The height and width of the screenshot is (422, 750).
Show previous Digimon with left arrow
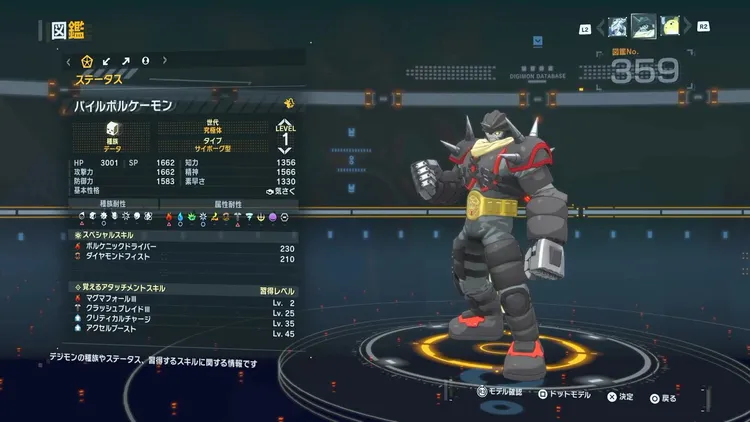601,28
